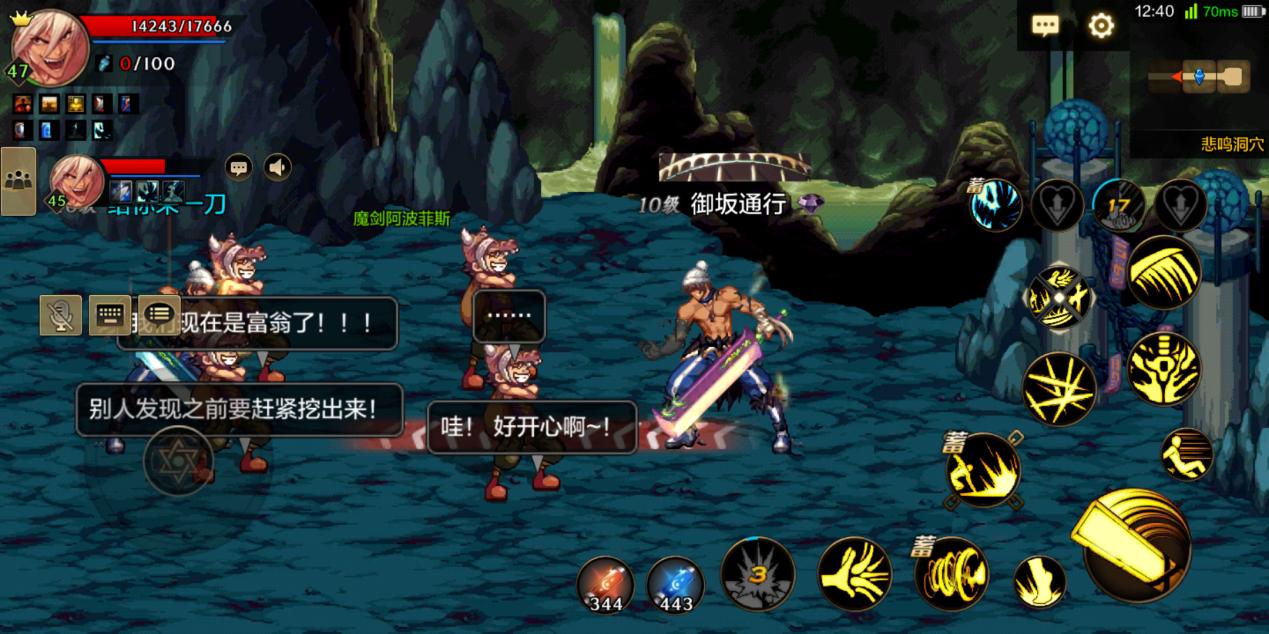Open the keyboard chat input button
The height and width of the screenshot is (634, 1269).
110,315
